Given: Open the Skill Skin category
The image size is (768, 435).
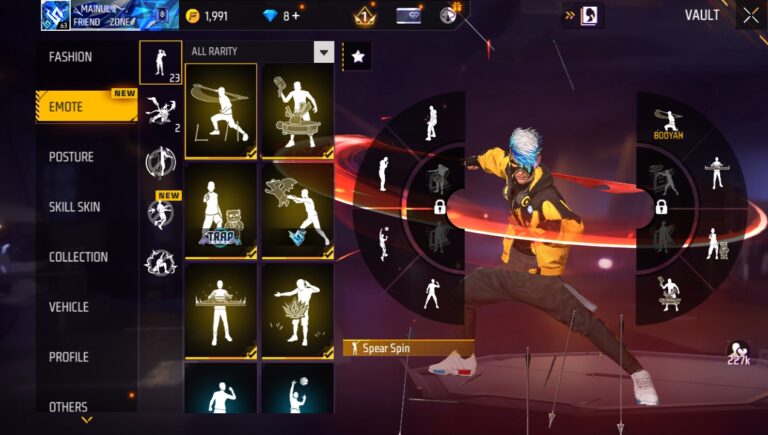Looking at the screenshot, I should (x=74, y=207).
